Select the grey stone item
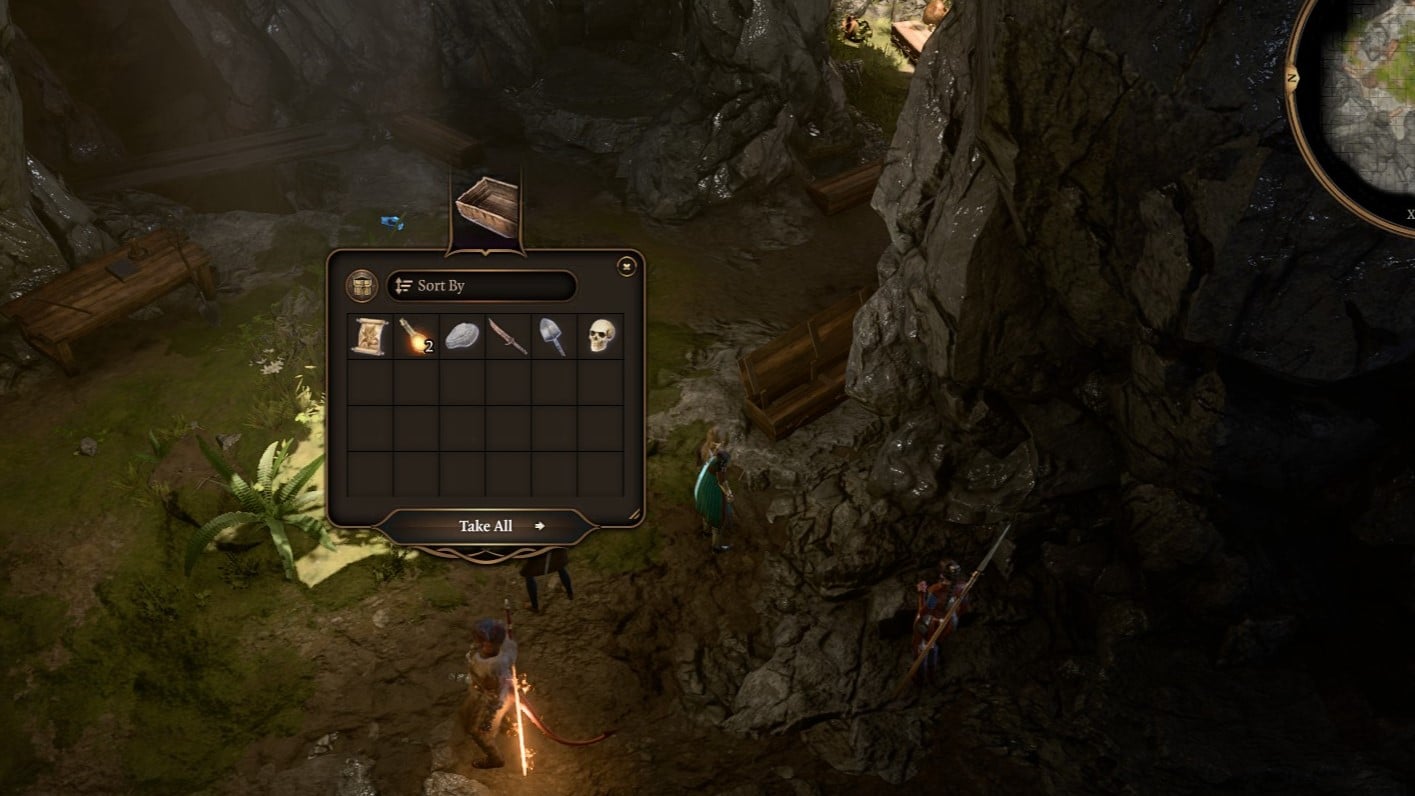Viewport: 1415px width, 796px height. [x=462, y=337]
